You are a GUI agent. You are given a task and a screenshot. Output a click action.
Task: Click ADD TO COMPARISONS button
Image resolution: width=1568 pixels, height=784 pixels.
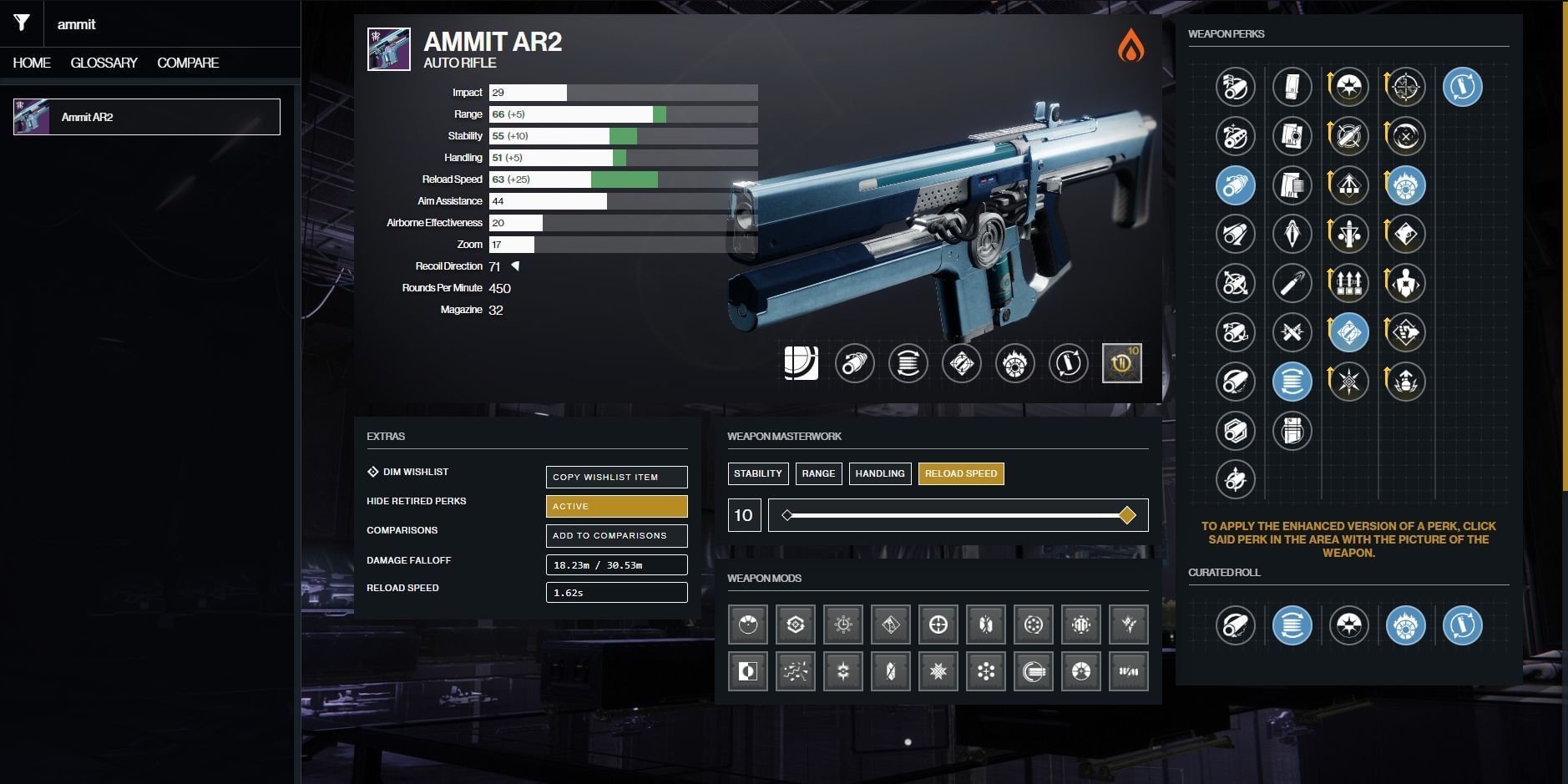[616, 535]
